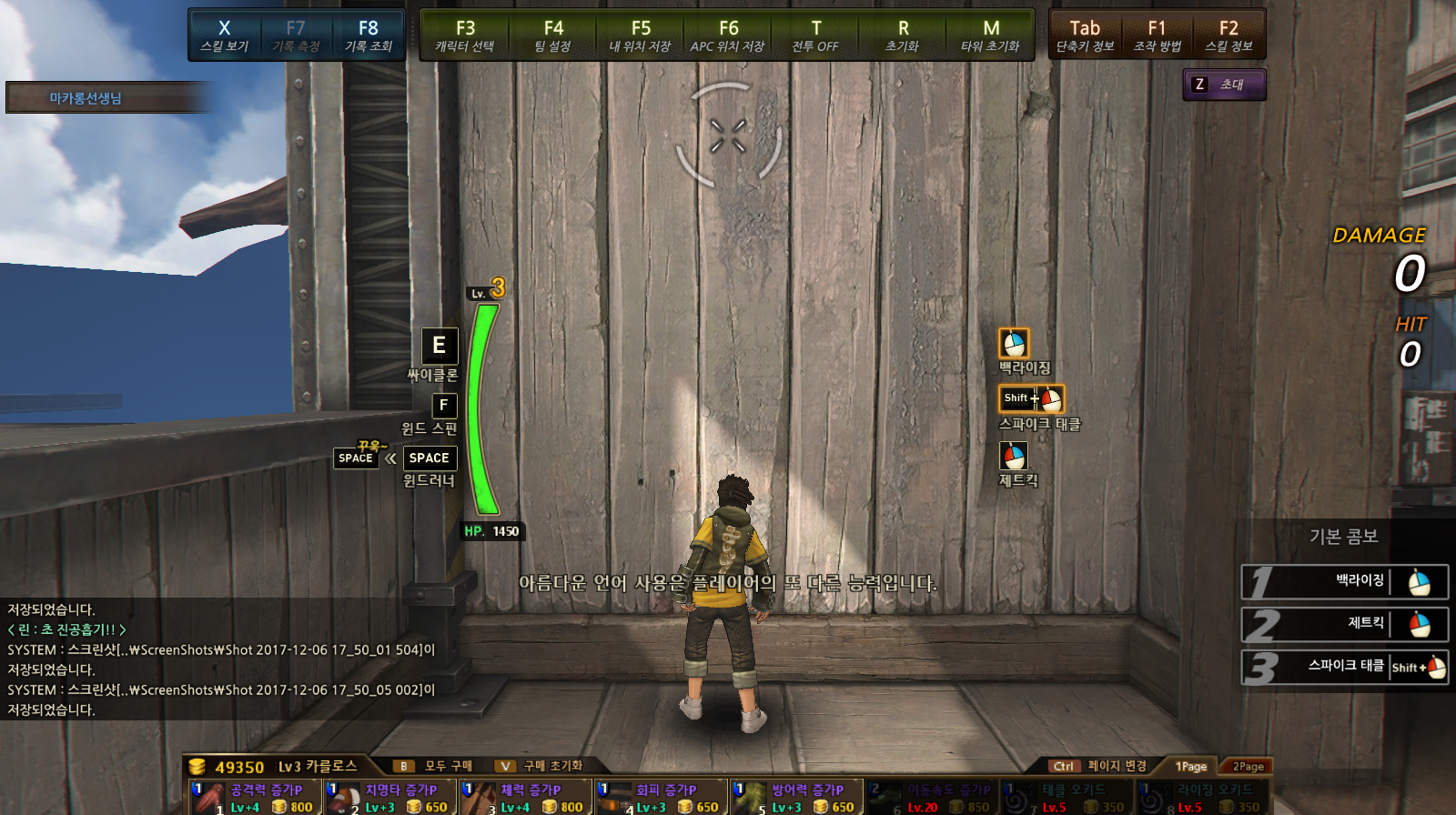
Task: Show 단축키 정보 shortcut info
Action: coord(1085,35)
